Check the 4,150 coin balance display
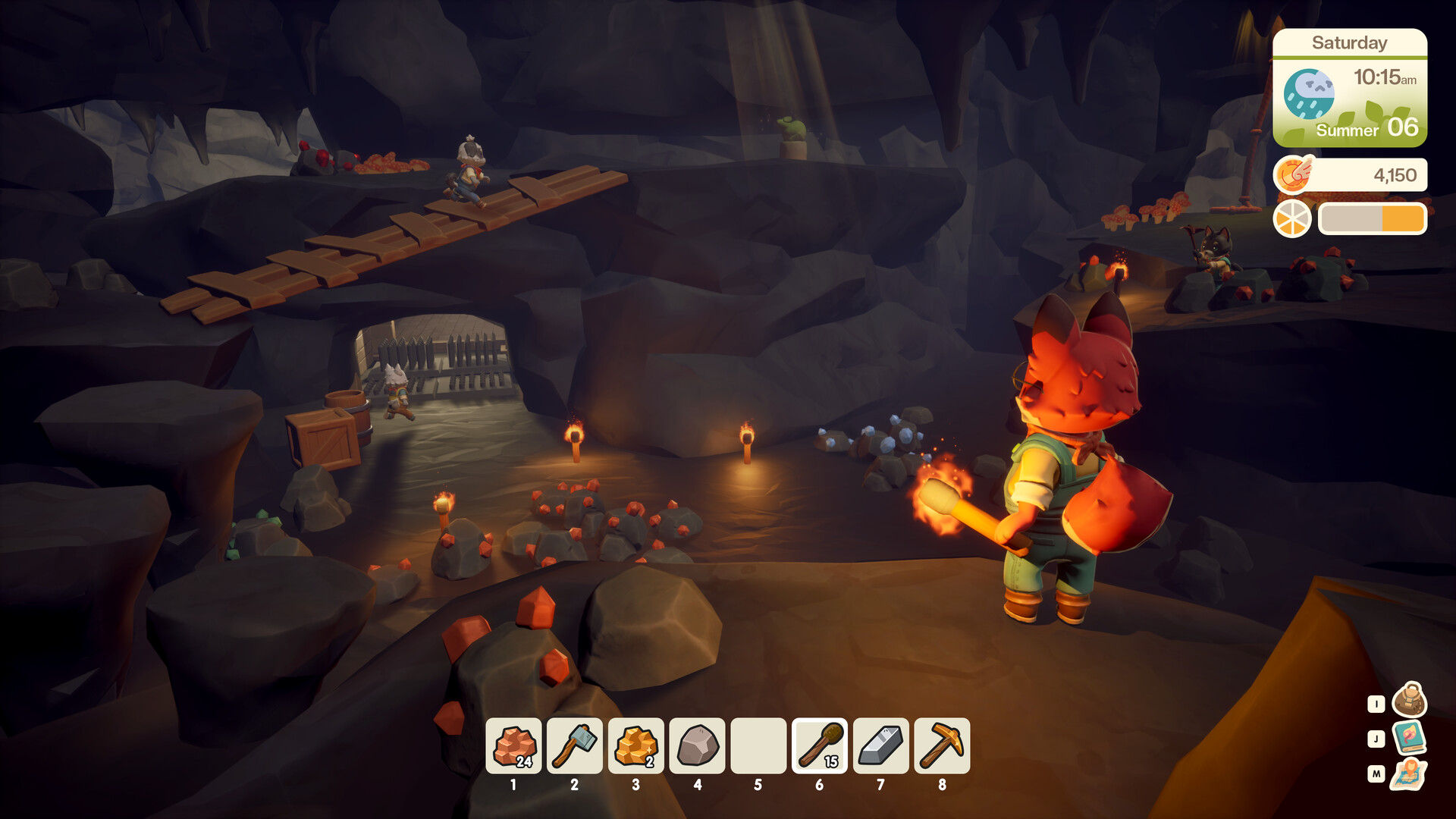1456x819 pixels. [x=1395, y=174]
